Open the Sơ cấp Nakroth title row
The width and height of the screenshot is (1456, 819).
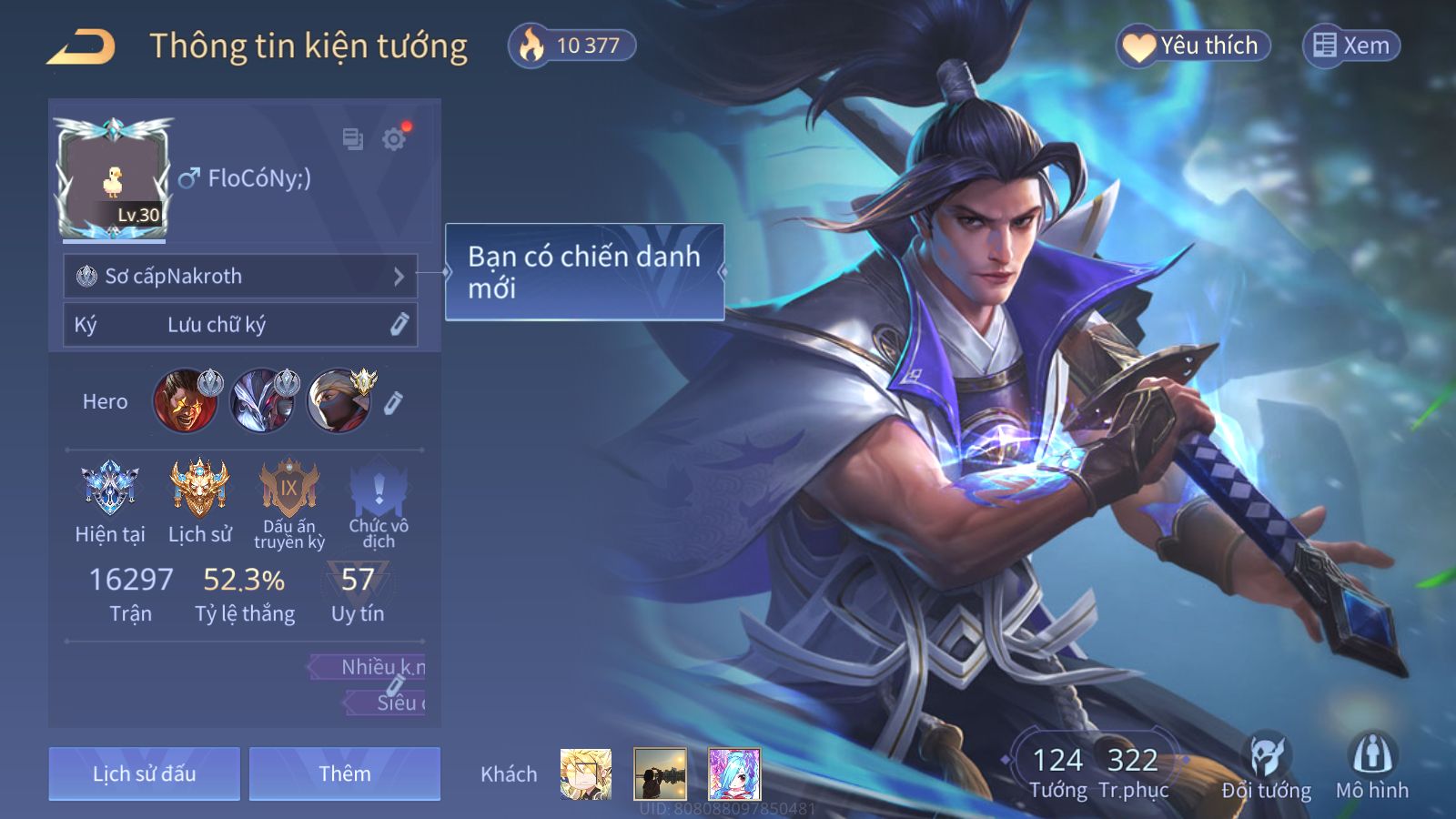[x=240, y=276]
